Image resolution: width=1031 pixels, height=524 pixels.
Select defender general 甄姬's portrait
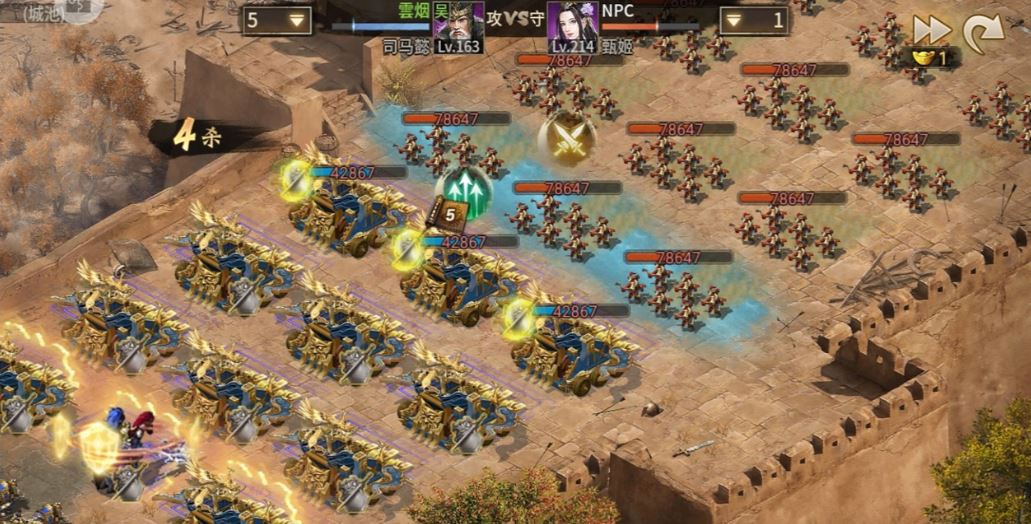573,23
